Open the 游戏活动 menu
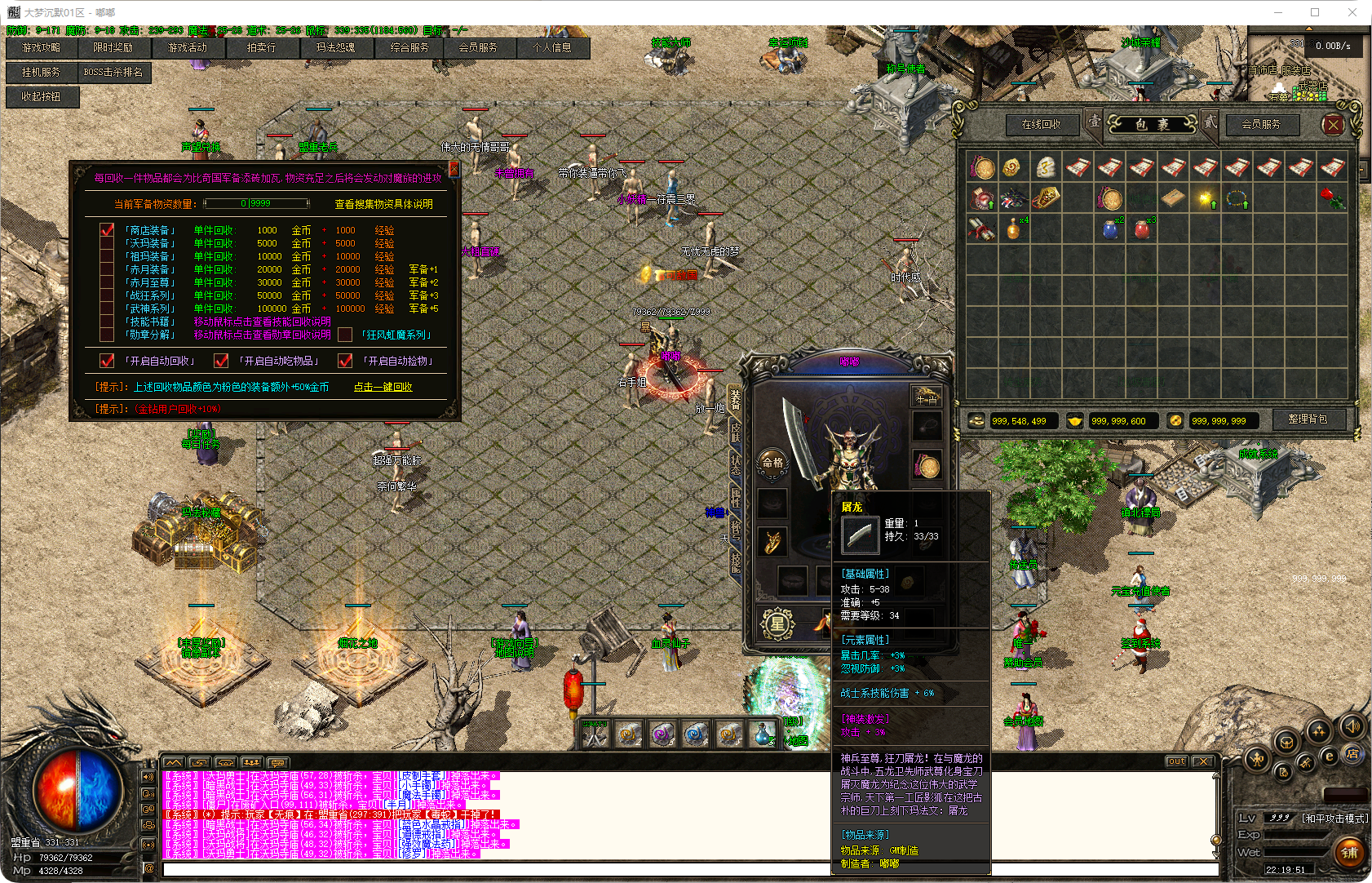1372x883 pixels. pos(188,48)
